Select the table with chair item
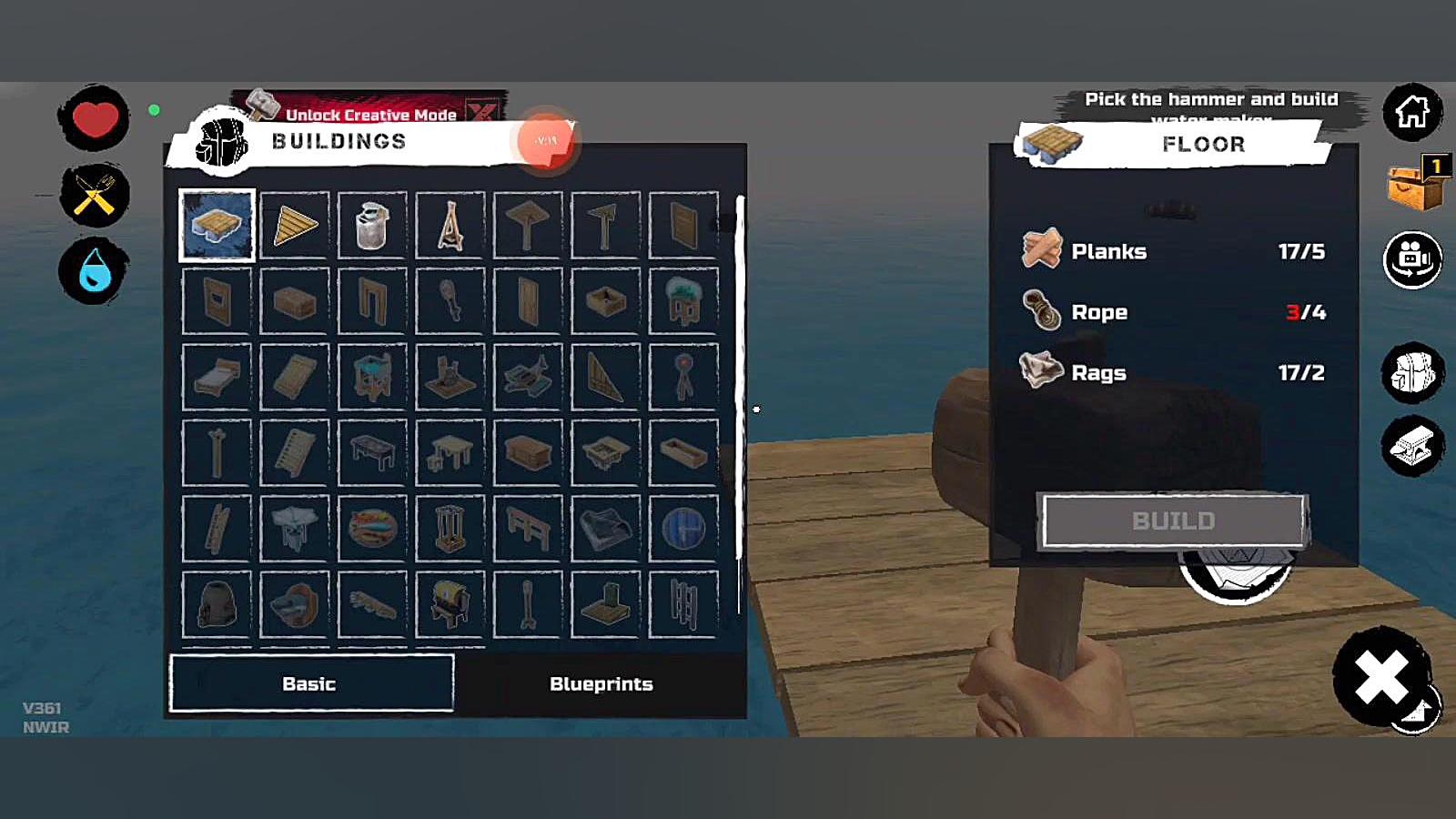The width and height of the screenshot is (1456, 819). click(x=450, y=452)
